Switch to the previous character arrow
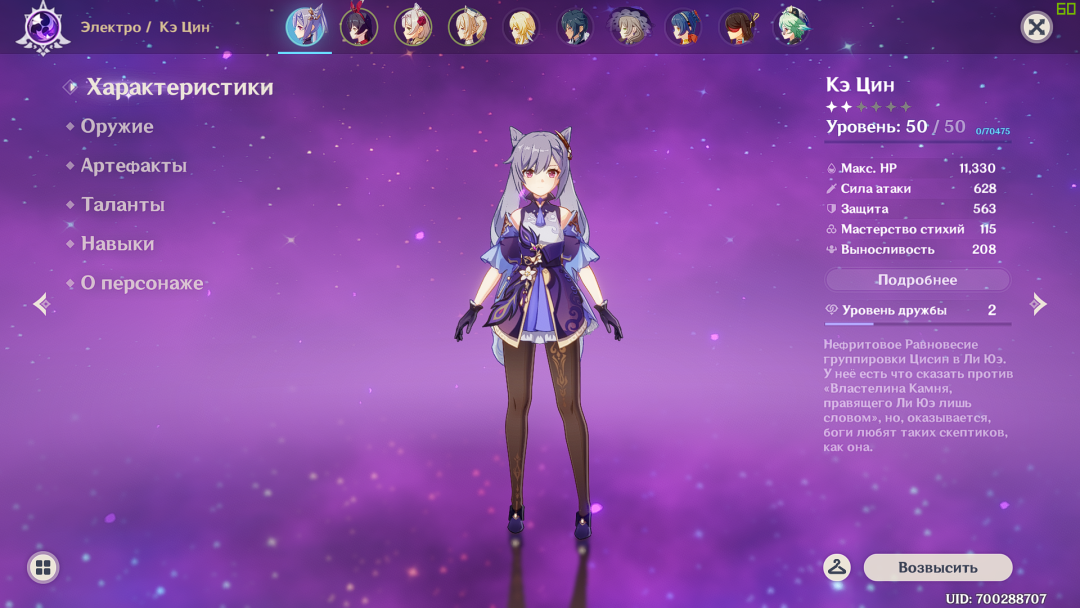 click(41, 304)
